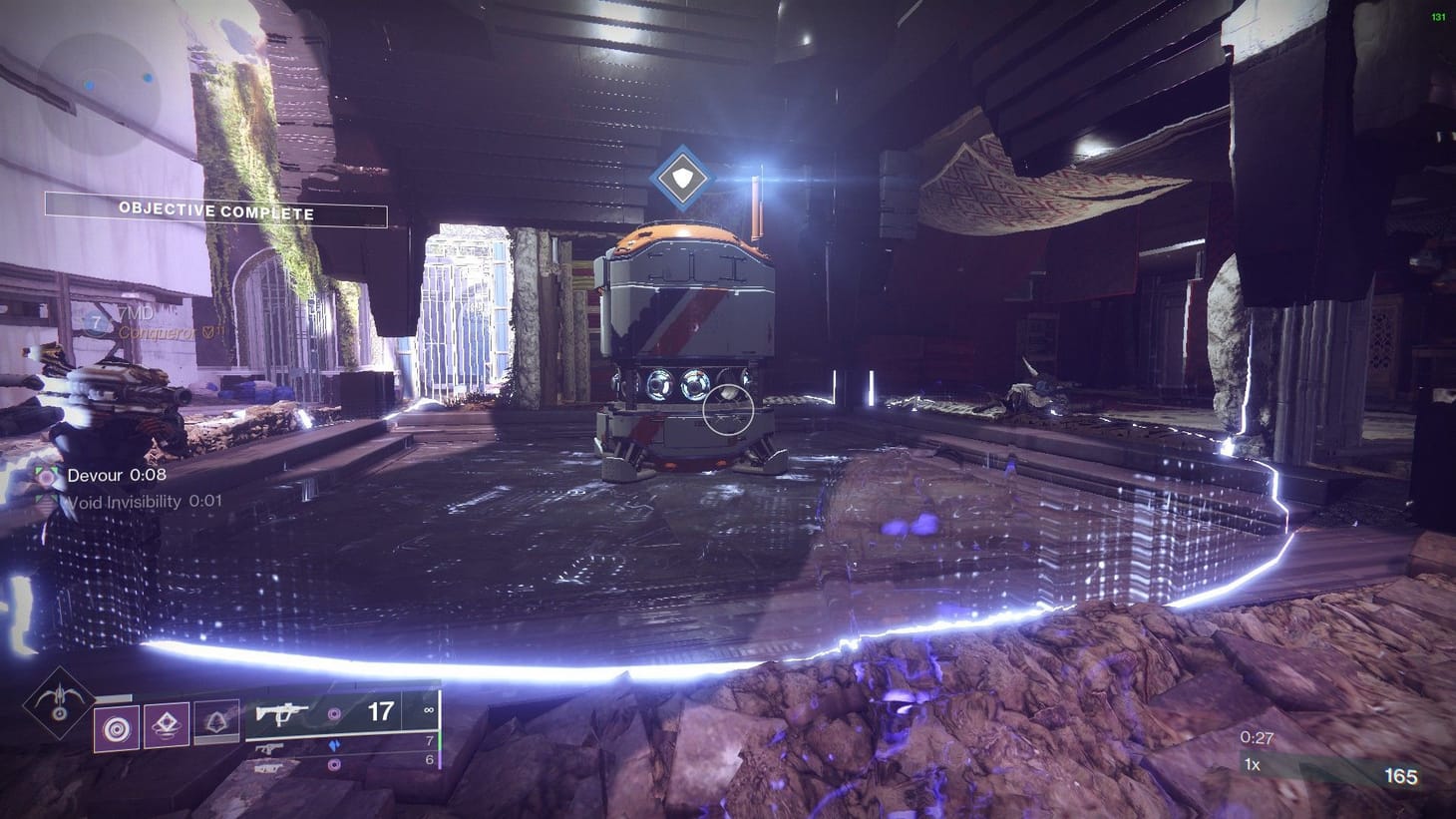This screenshot has width=1456, height=819.
Task: Select the equipped submachine gun icon
Action: point(282,714)
